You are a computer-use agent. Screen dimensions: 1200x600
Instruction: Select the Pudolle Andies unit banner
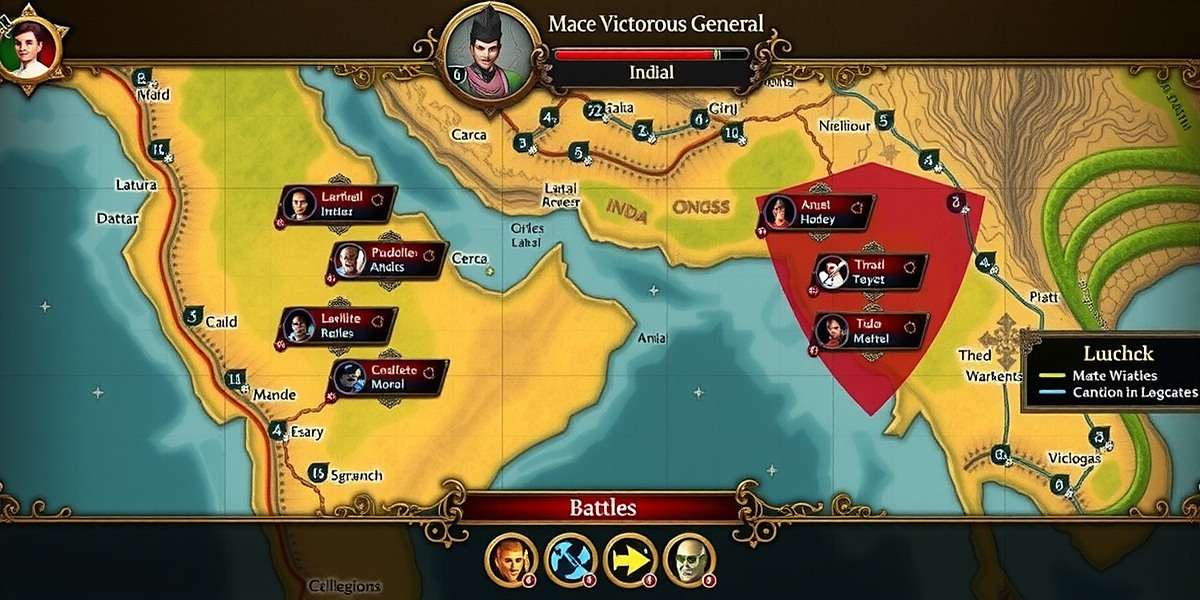388,260
